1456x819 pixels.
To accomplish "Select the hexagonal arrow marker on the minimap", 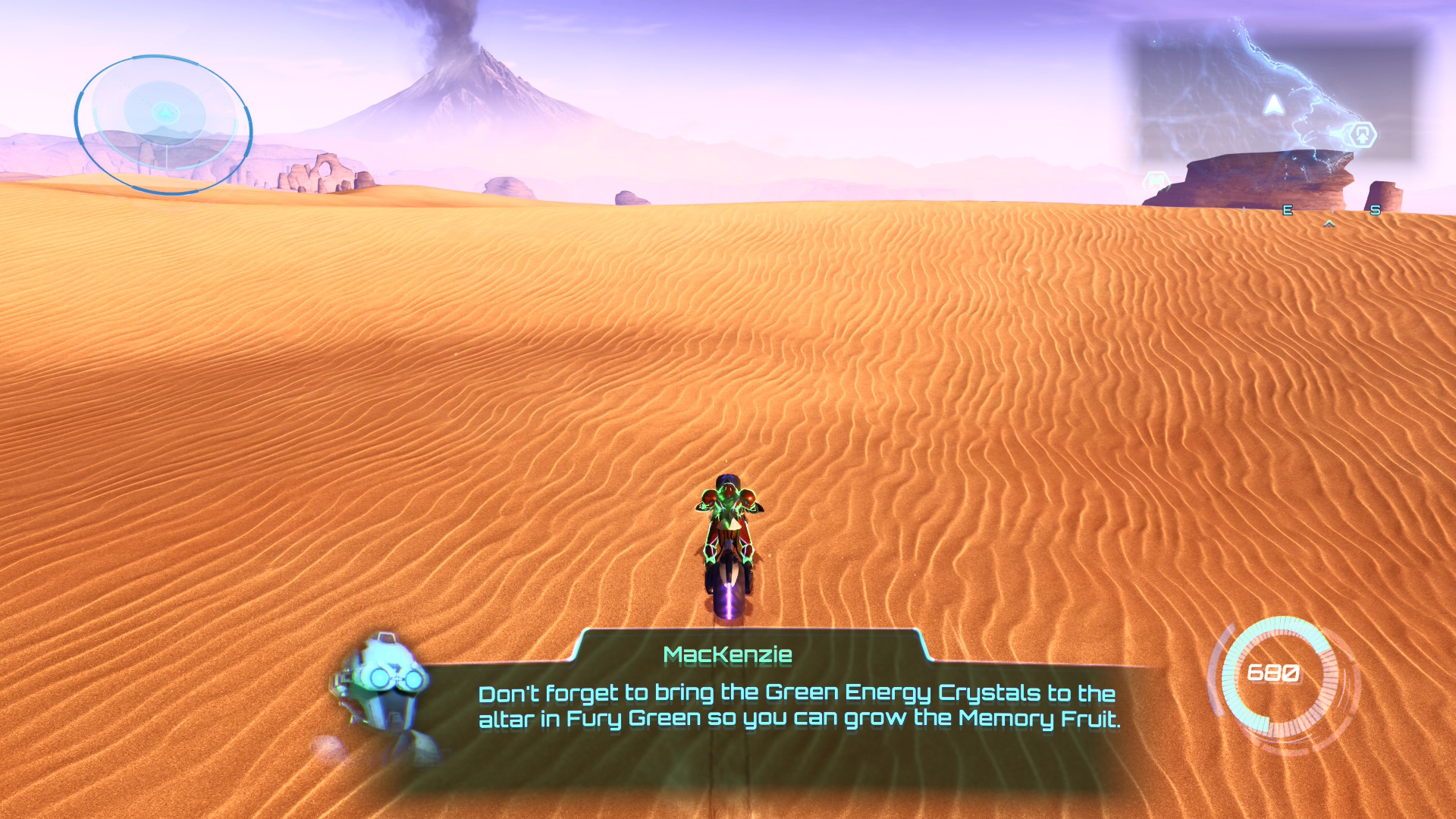I will click(1362, 135).
